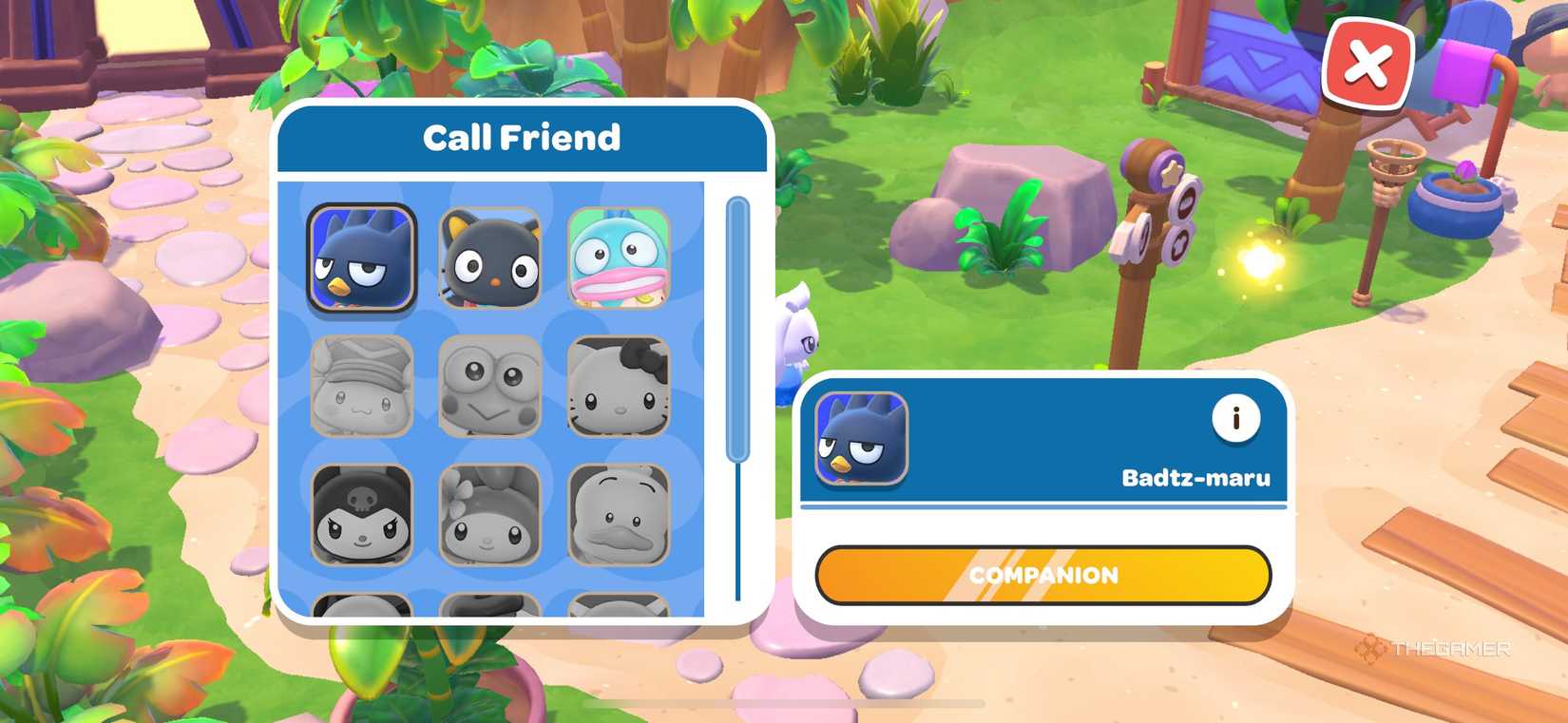Viewport: 1568px width, 723px height.
Task: Select the My Melody portrait
Action: [x=491, y=515]
